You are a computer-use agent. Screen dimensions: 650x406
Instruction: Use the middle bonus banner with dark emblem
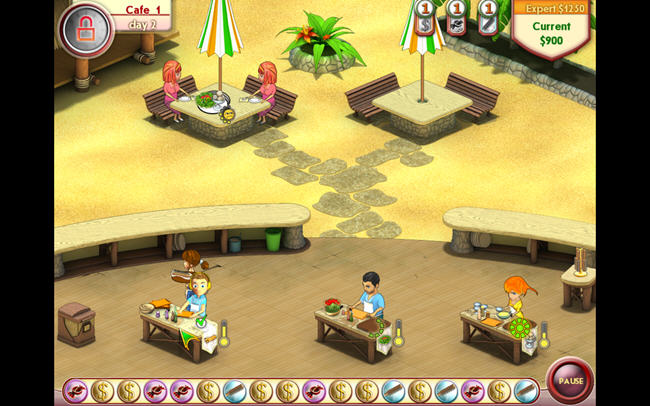click(x=456, y=23)
